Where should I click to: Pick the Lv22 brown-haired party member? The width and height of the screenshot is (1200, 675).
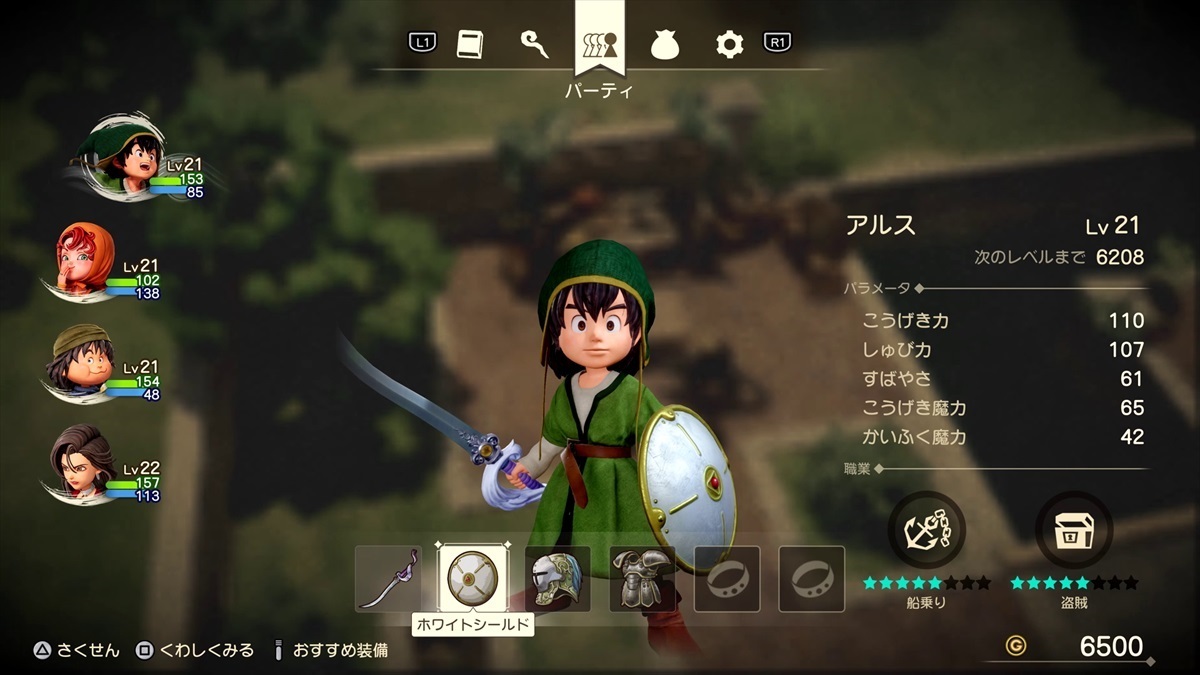pyautogui.click(x=83, y=461)
